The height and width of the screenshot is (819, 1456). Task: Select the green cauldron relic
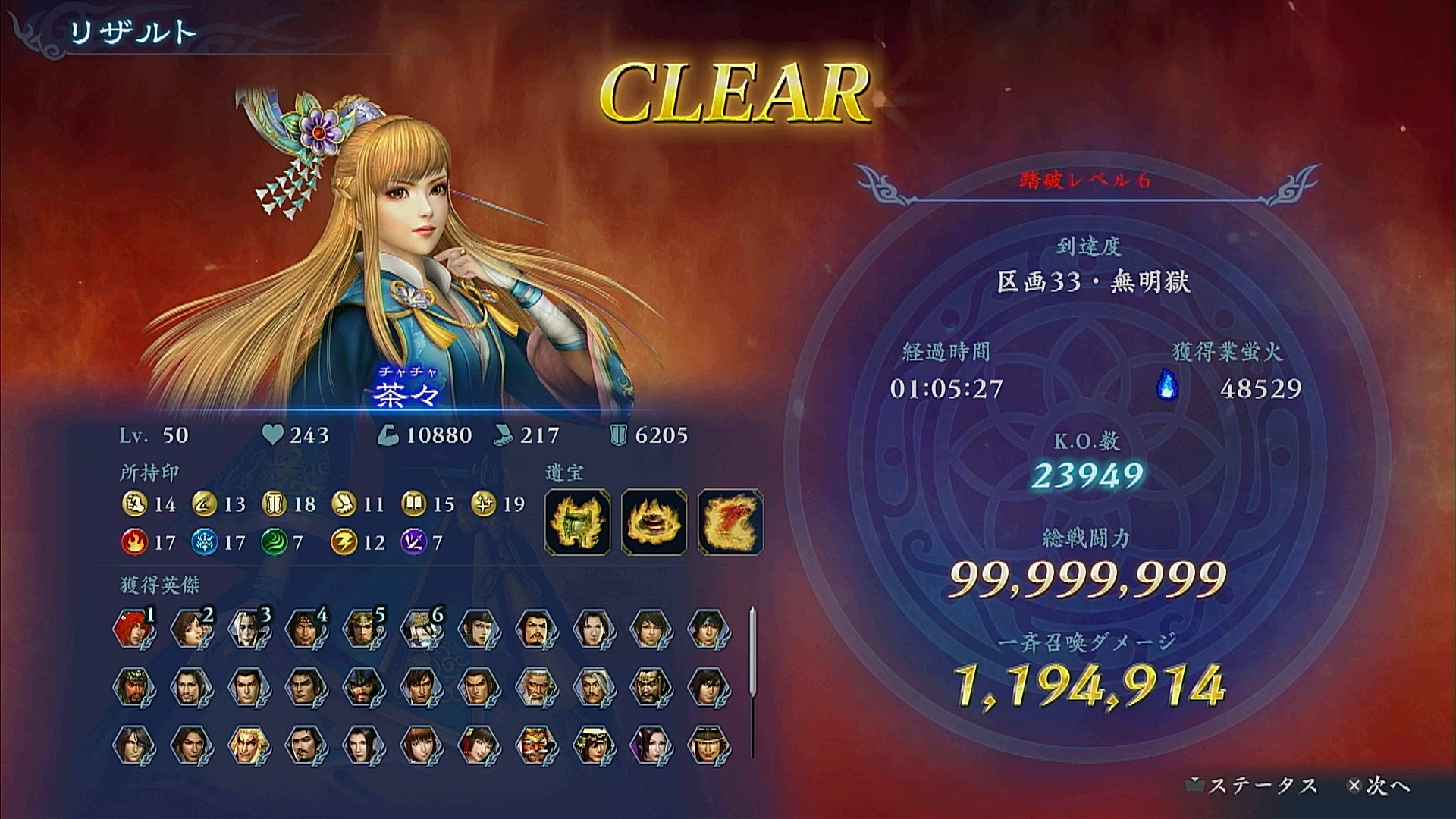(578, 522)
